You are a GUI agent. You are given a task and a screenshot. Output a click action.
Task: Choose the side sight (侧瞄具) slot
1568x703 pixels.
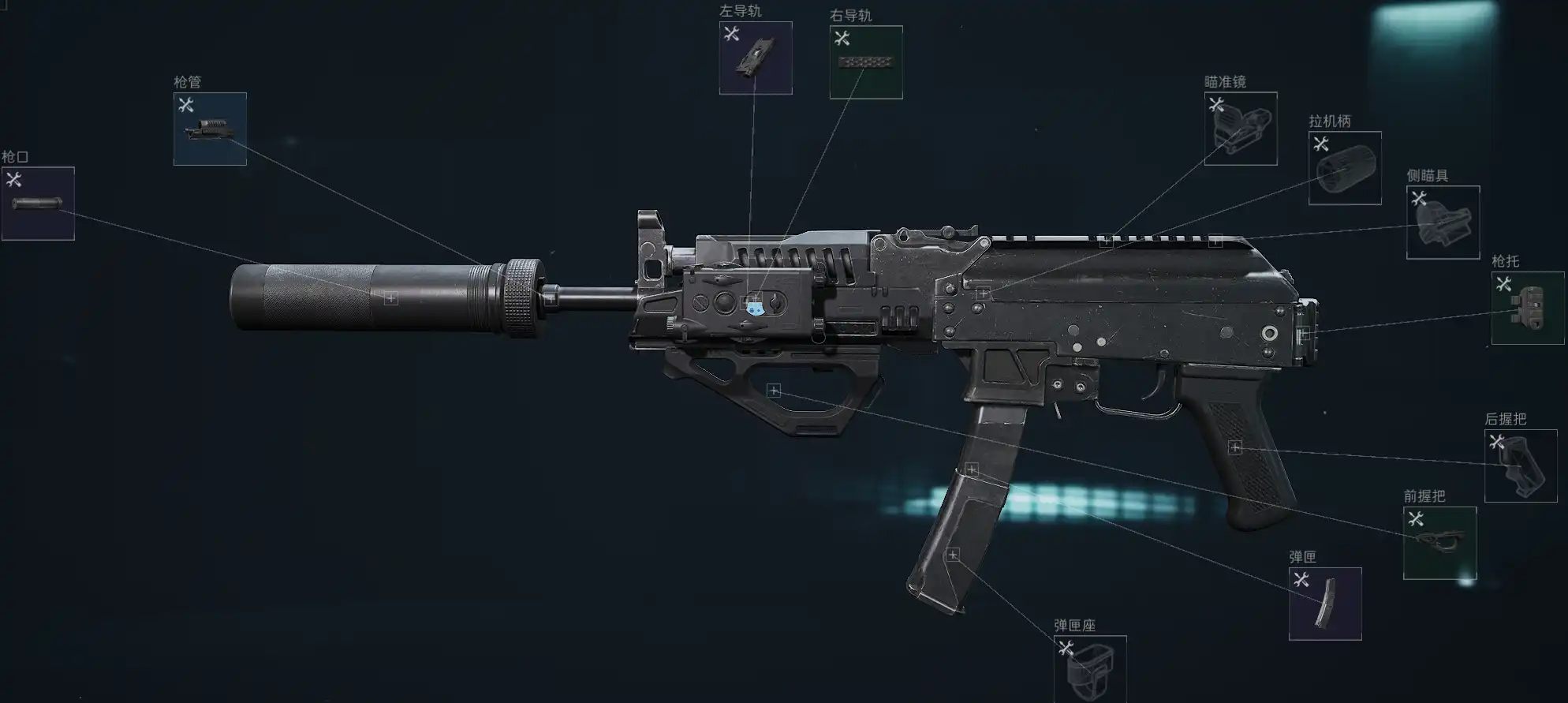(1443, 222)
